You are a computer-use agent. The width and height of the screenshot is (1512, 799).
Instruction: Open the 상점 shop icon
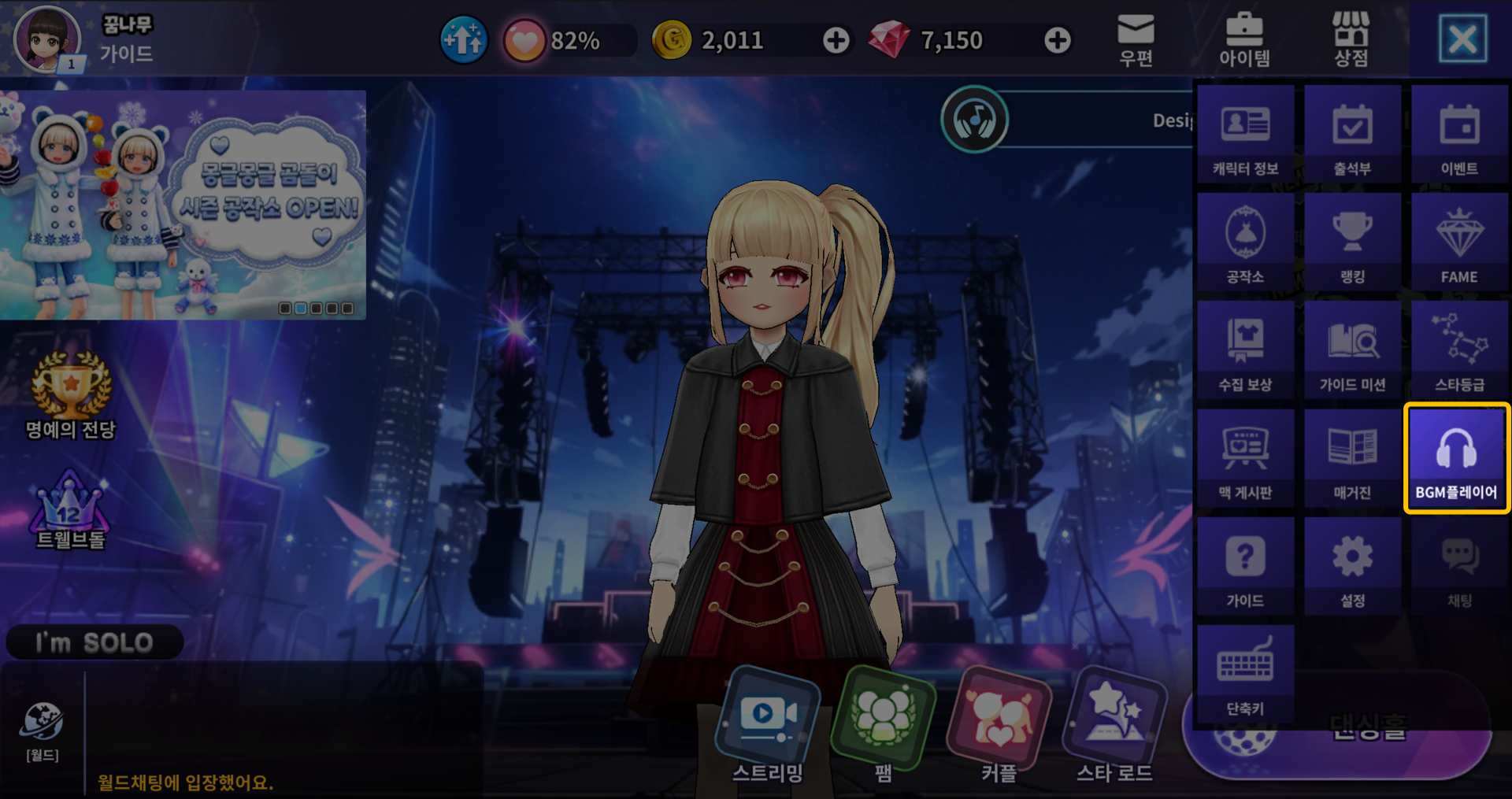coord(1351,39)
